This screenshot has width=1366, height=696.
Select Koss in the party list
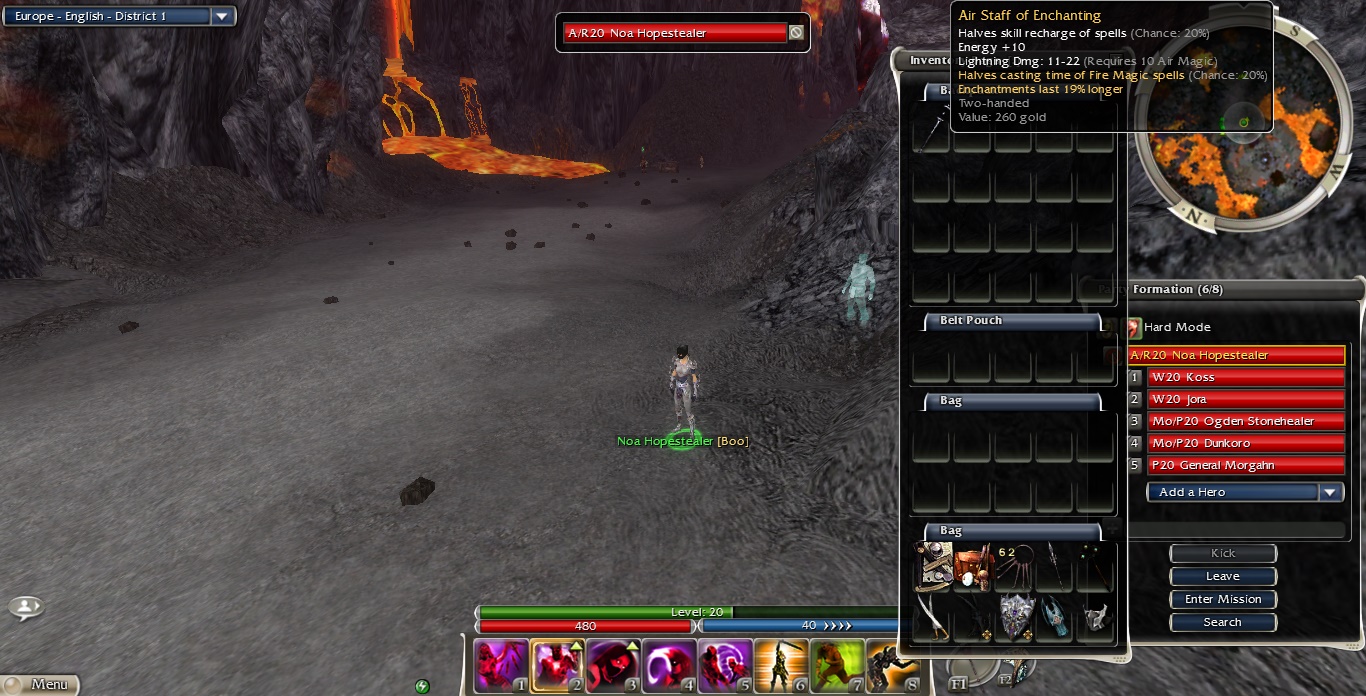tap(1245, 377)
